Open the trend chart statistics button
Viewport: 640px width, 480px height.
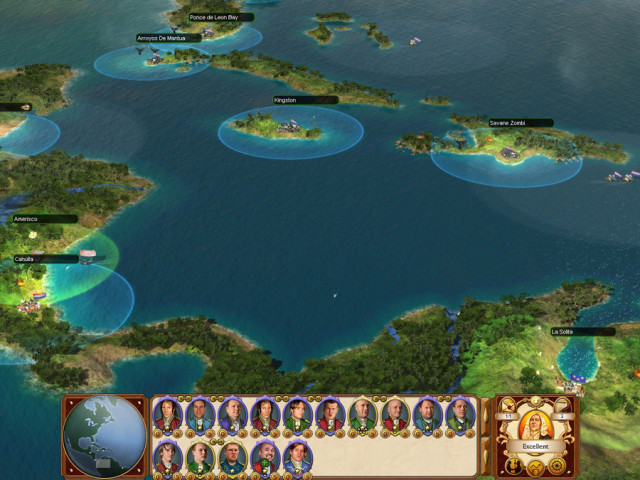tap(534, 467)
